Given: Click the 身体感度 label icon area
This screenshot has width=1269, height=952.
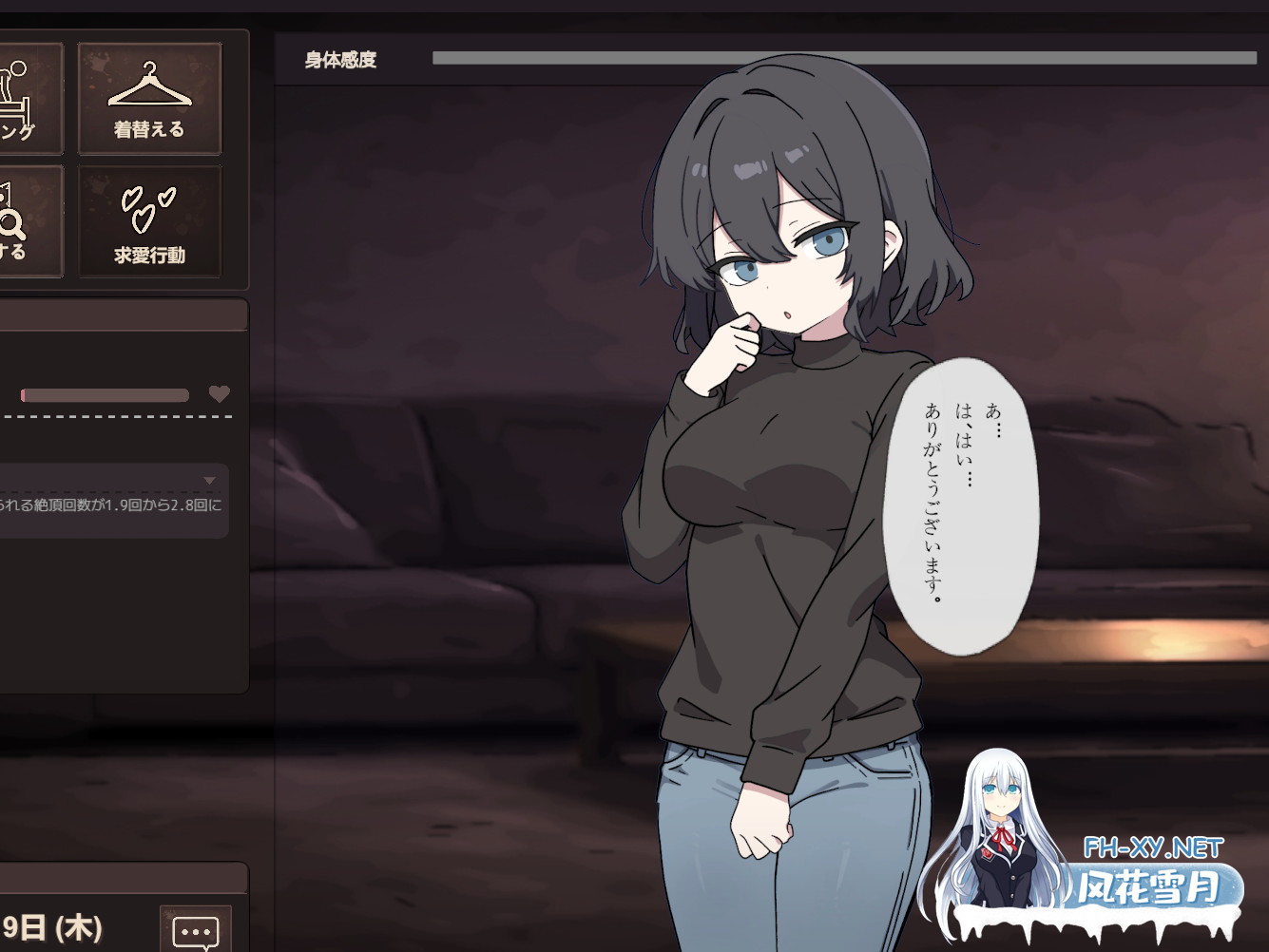Looking at the screenshot, I should (337, 60).
